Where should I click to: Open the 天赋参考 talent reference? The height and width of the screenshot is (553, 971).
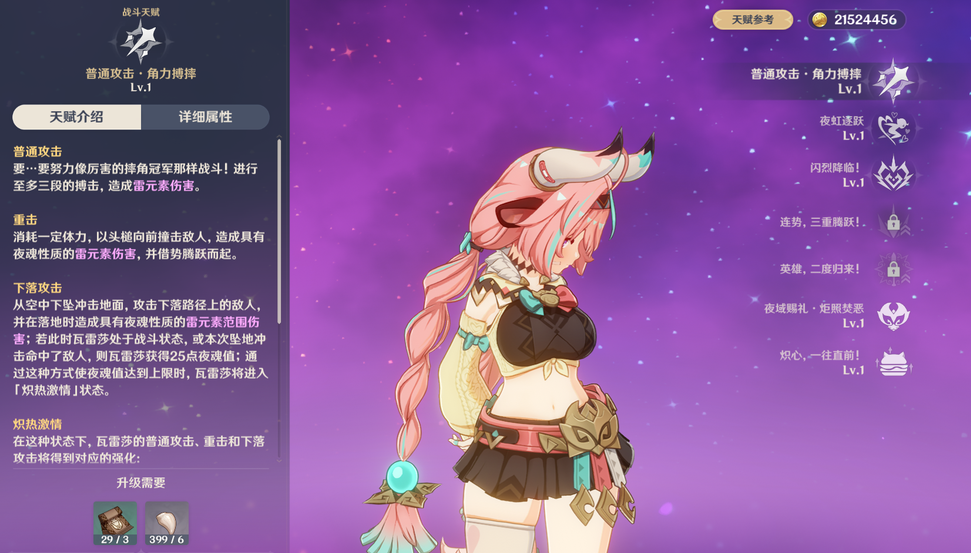point(752,20)
